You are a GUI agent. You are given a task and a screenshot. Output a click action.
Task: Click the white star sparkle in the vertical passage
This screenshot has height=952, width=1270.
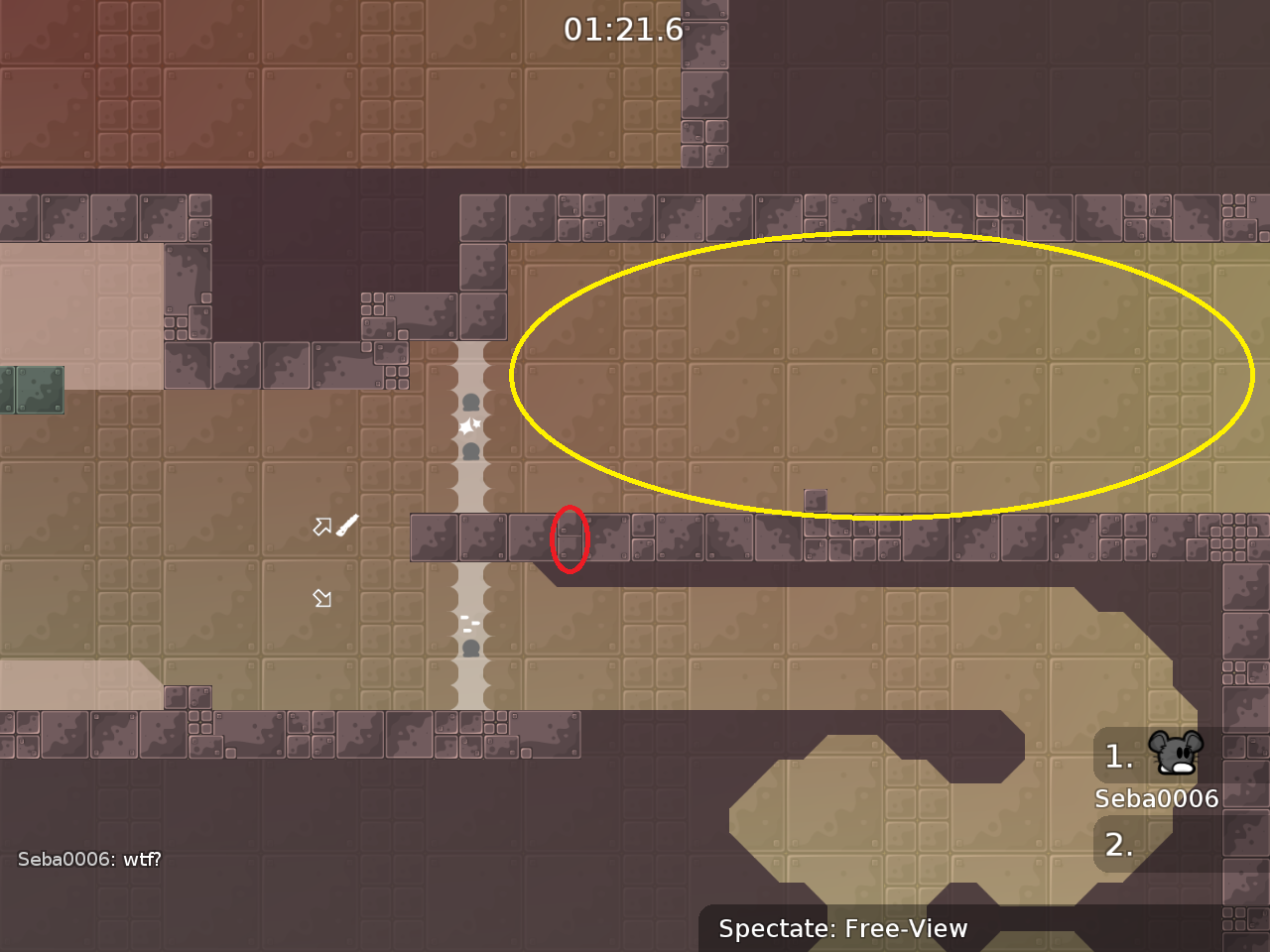tap(468, 424)
